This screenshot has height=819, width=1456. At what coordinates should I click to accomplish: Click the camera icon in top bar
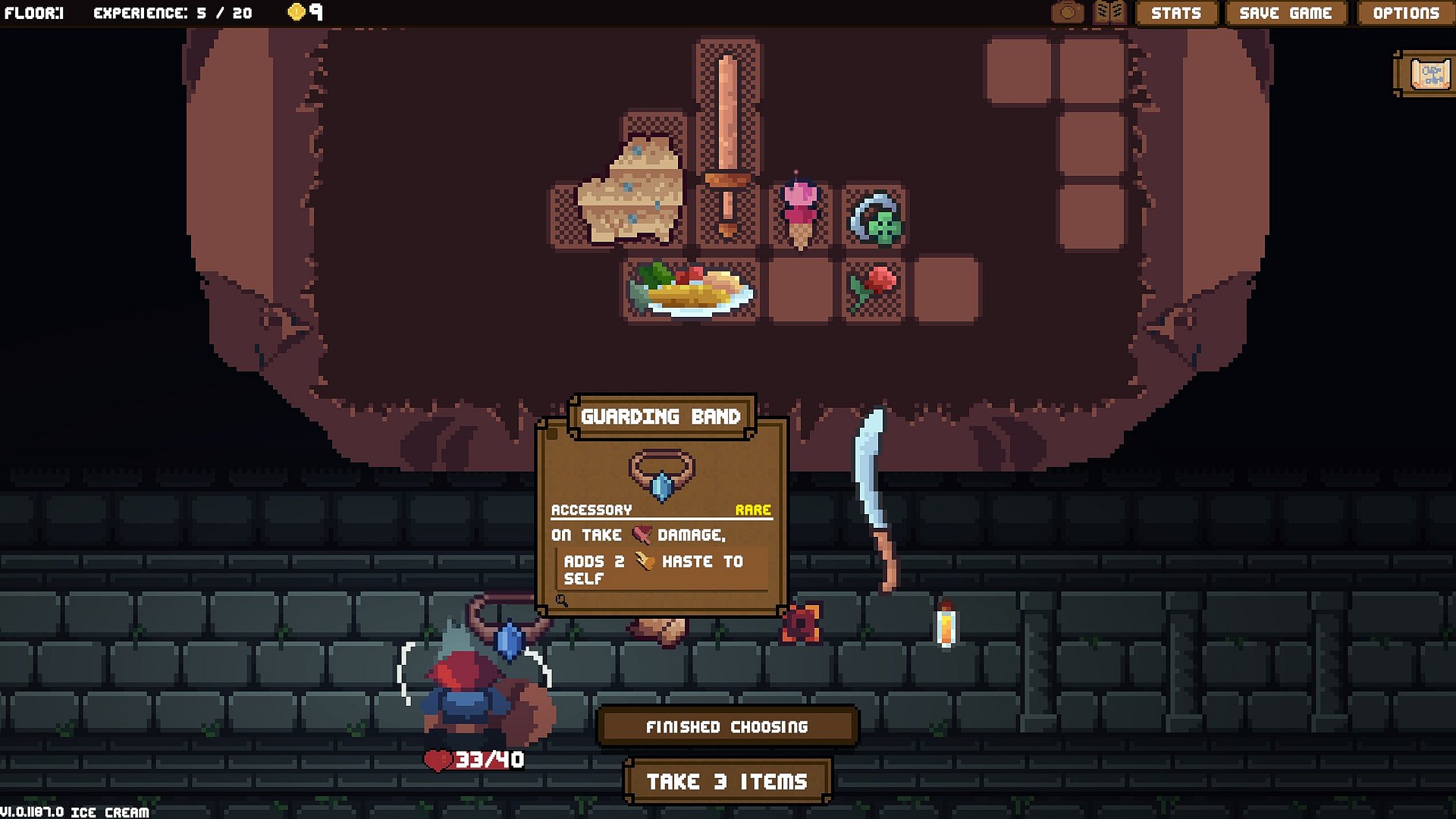coord(1068,12)
